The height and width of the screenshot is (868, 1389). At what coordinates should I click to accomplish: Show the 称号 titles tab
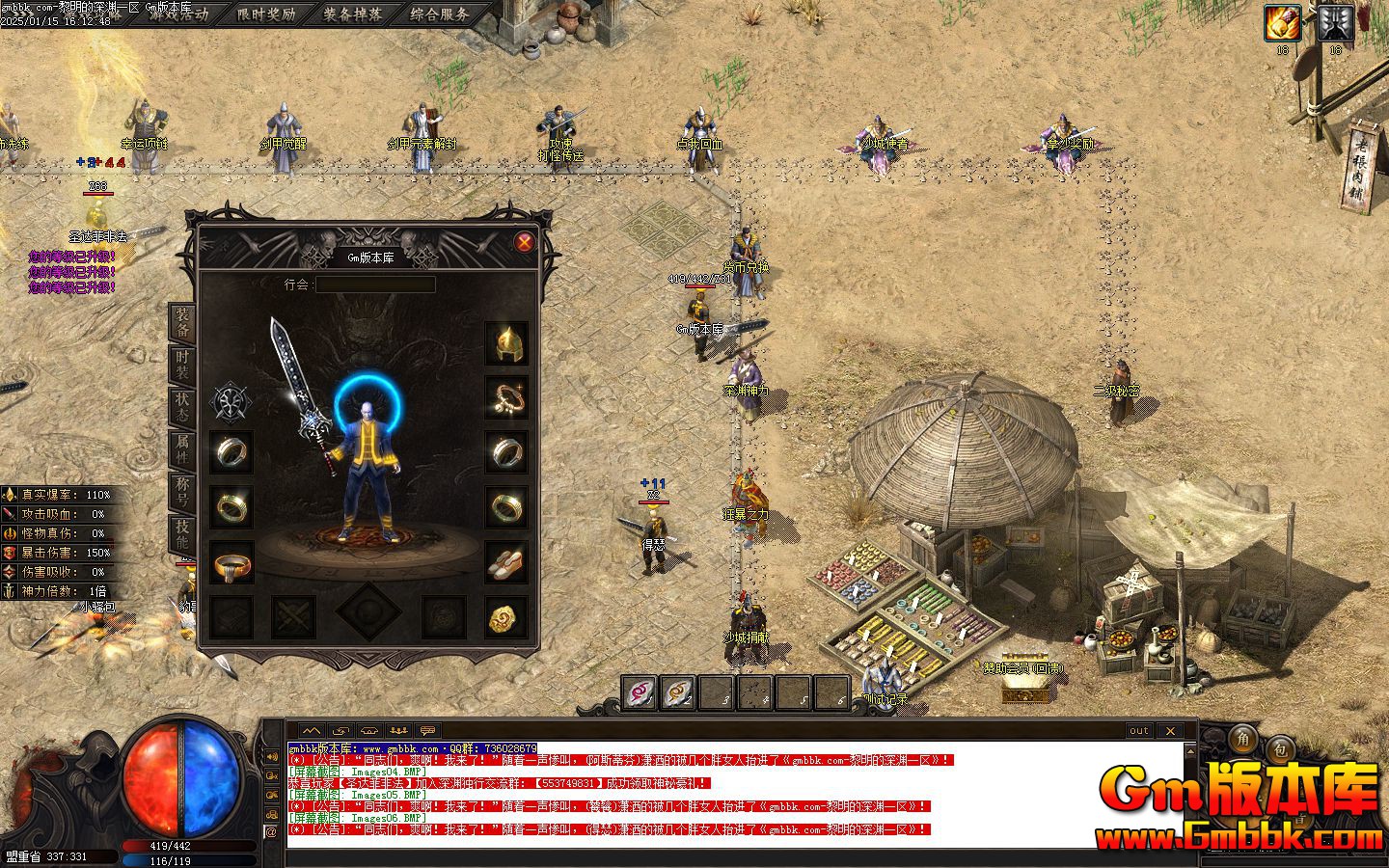click(x=181, y=491)
